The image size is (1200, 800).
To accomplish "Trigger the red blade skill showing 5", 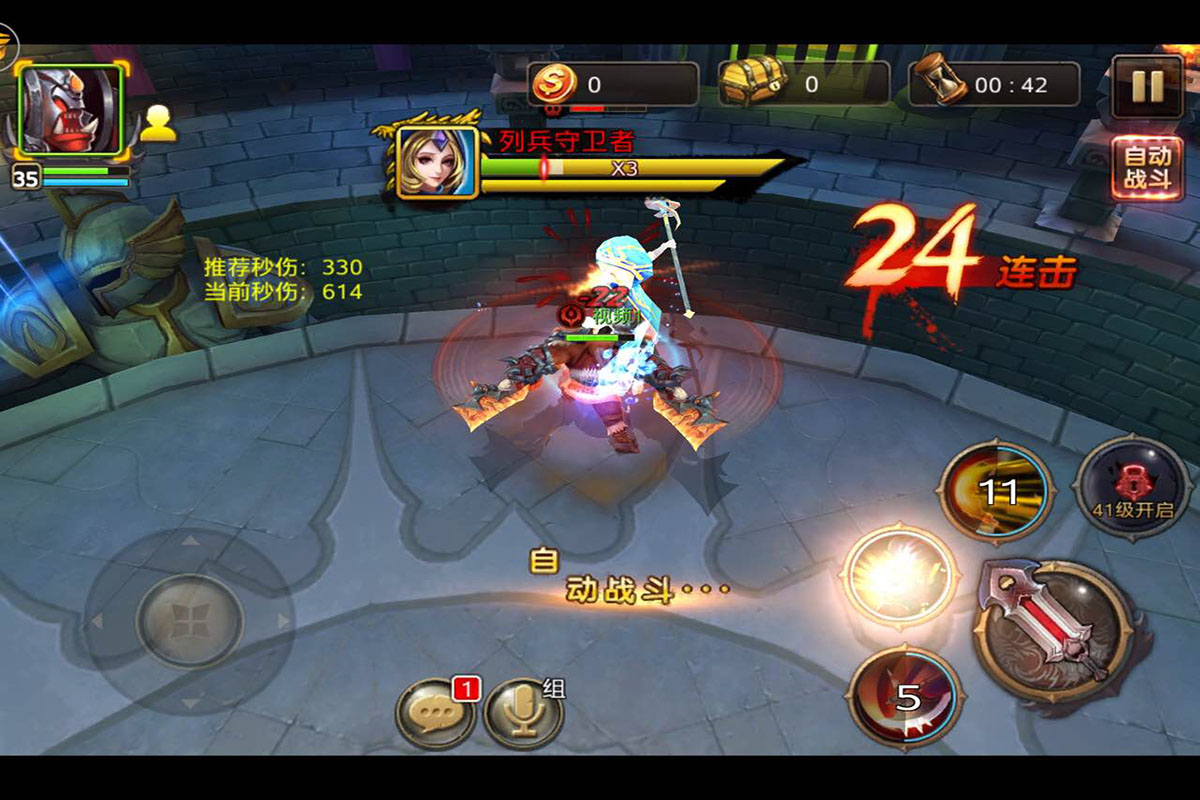I will tap(905, 696).
